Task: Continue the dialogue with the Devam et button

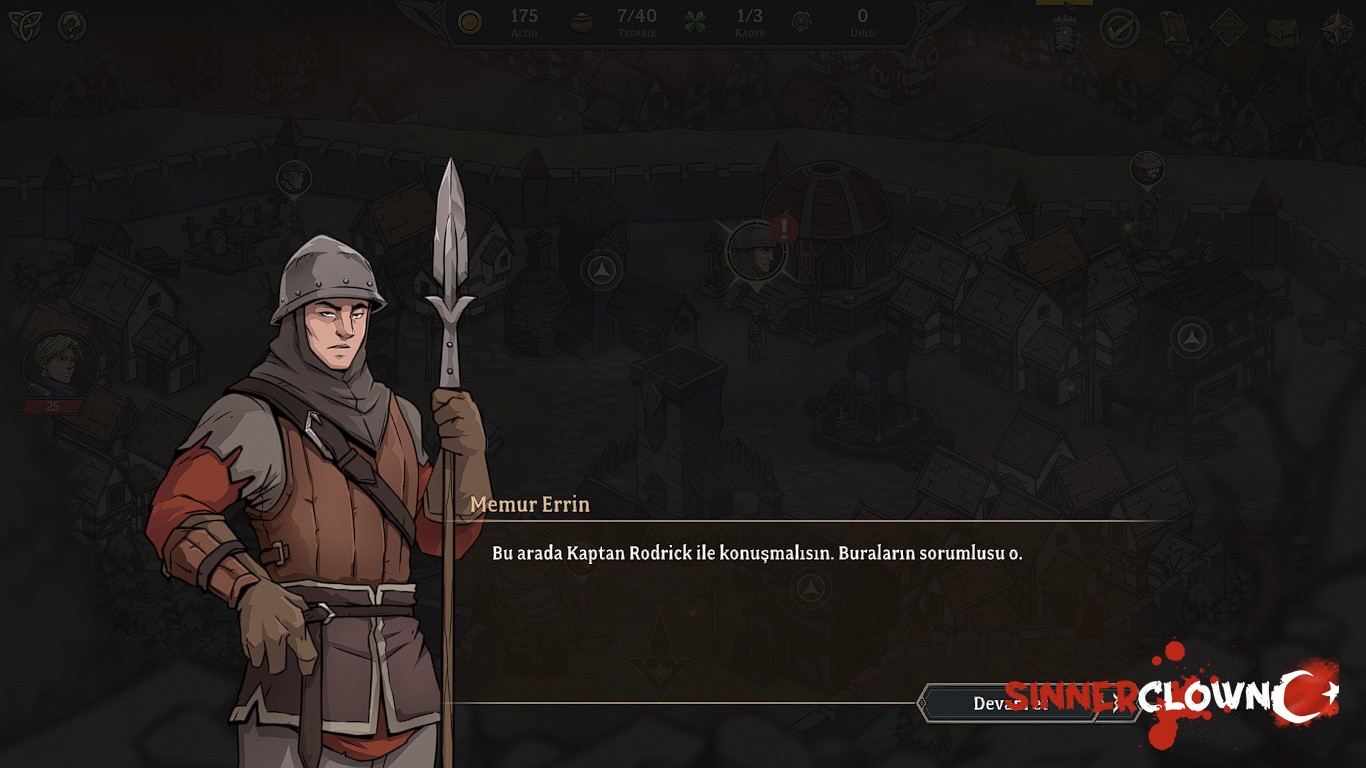Action: (1012, 703)
